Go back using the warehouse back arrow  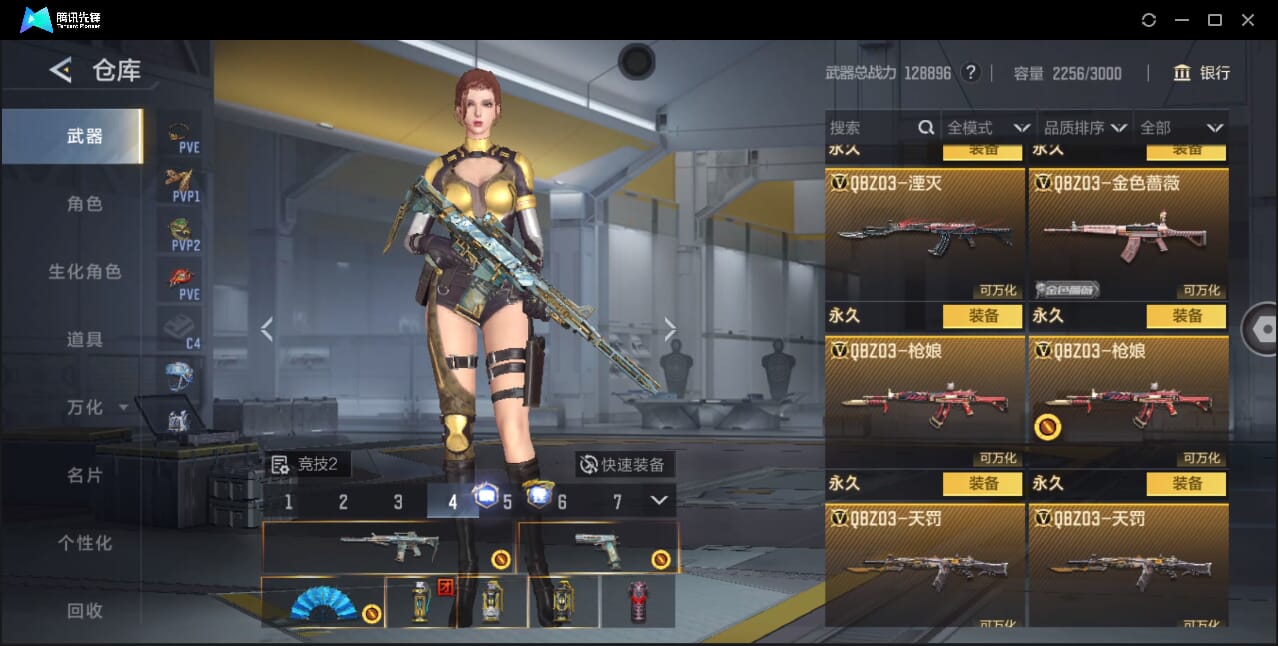coord(61,70)
